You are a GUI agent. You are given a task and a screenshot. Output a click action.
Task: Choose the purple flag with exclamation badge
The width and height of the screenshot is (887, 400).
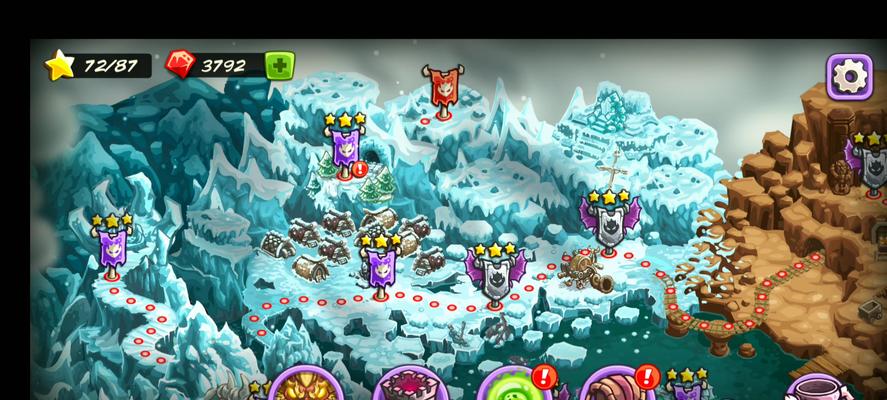tap(345, 150)
